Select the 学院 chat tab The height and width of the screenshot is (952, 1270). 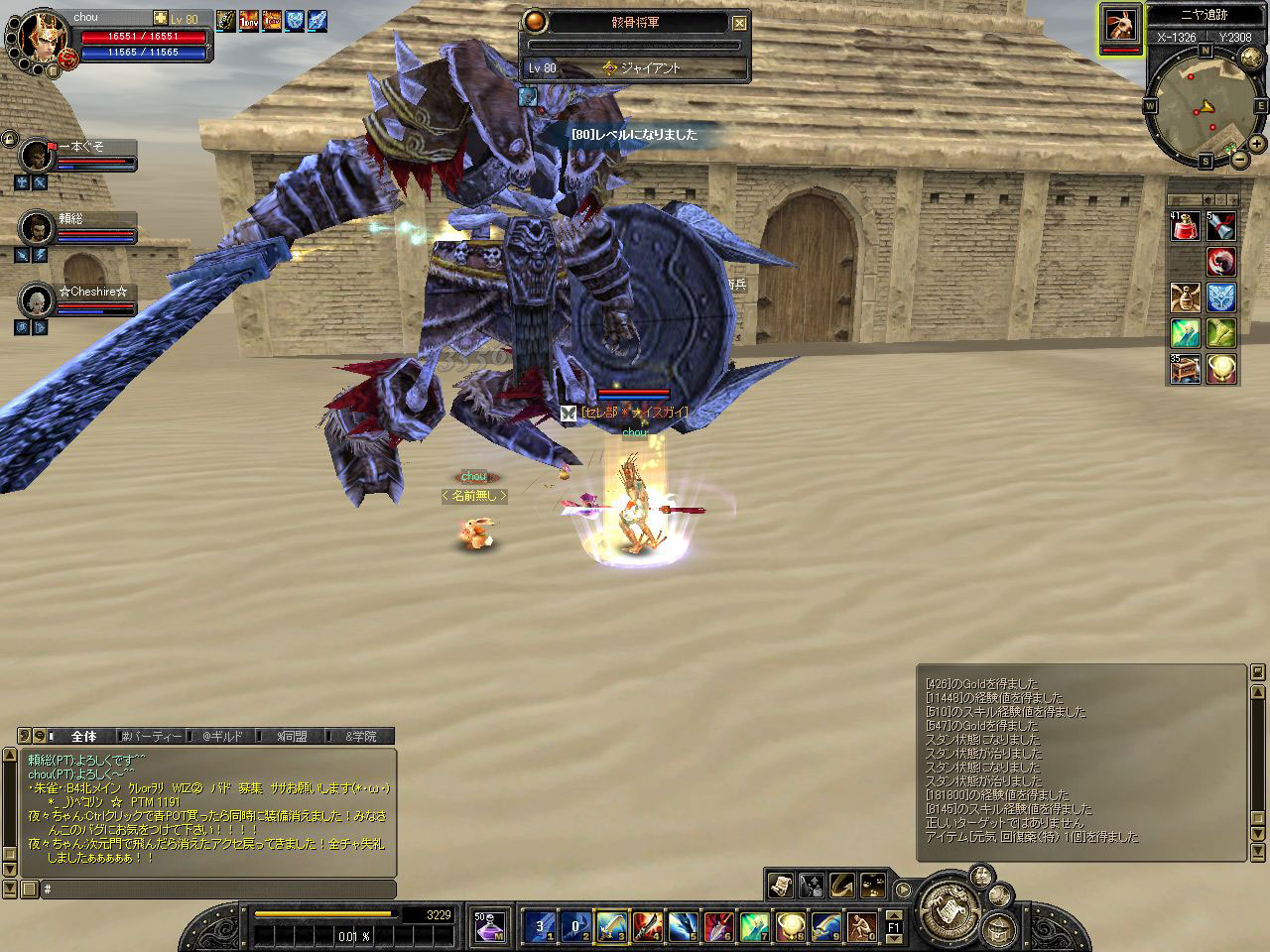(361, 736)
